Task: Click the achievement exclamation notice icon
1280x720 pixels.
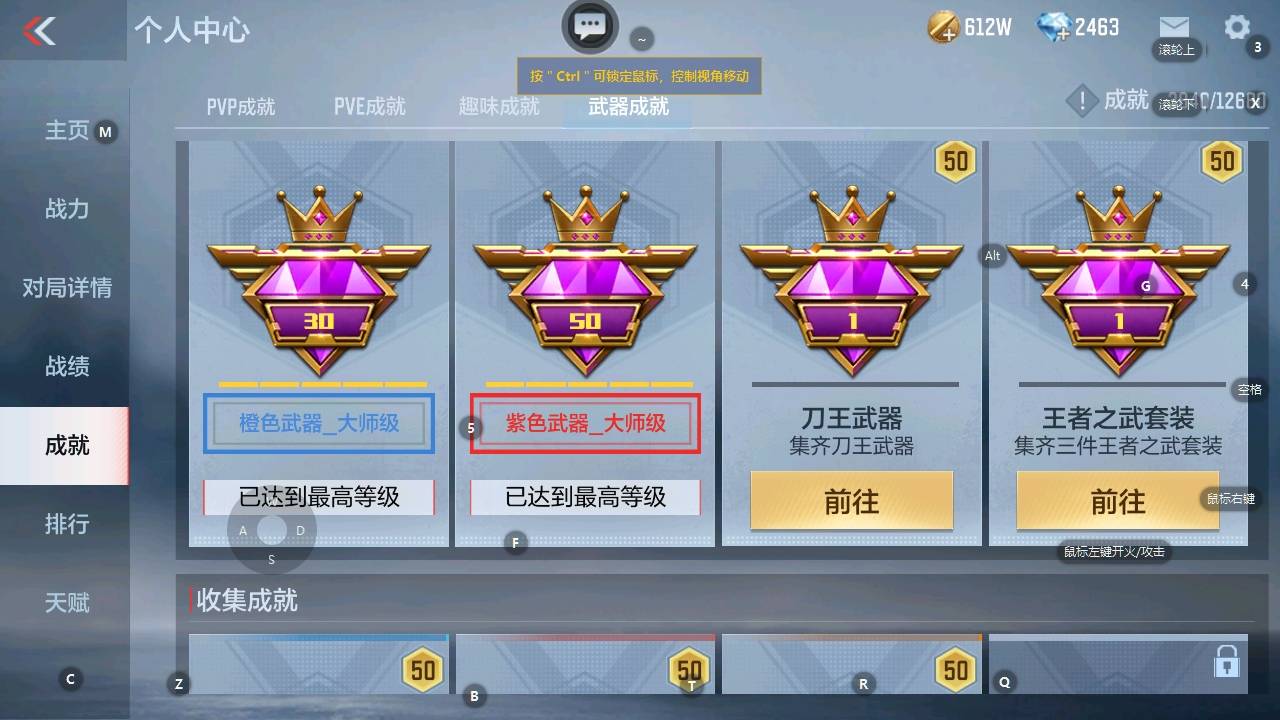Action: (1083, 100)
